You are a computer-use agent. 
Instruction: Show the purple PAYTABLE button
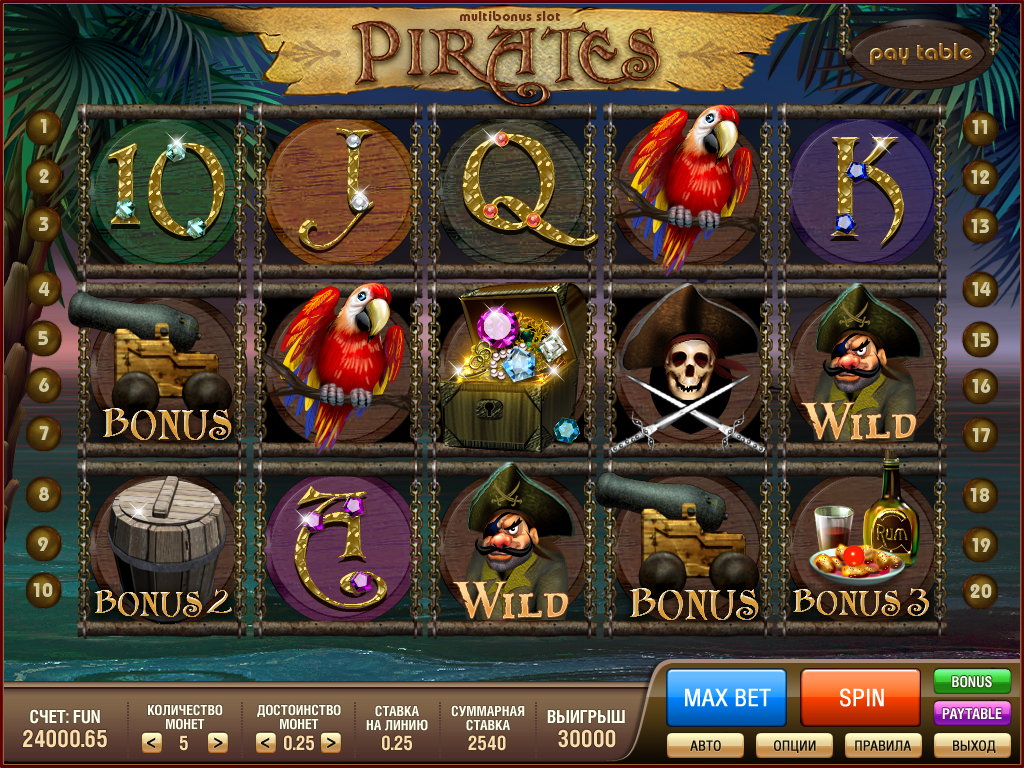971,713
